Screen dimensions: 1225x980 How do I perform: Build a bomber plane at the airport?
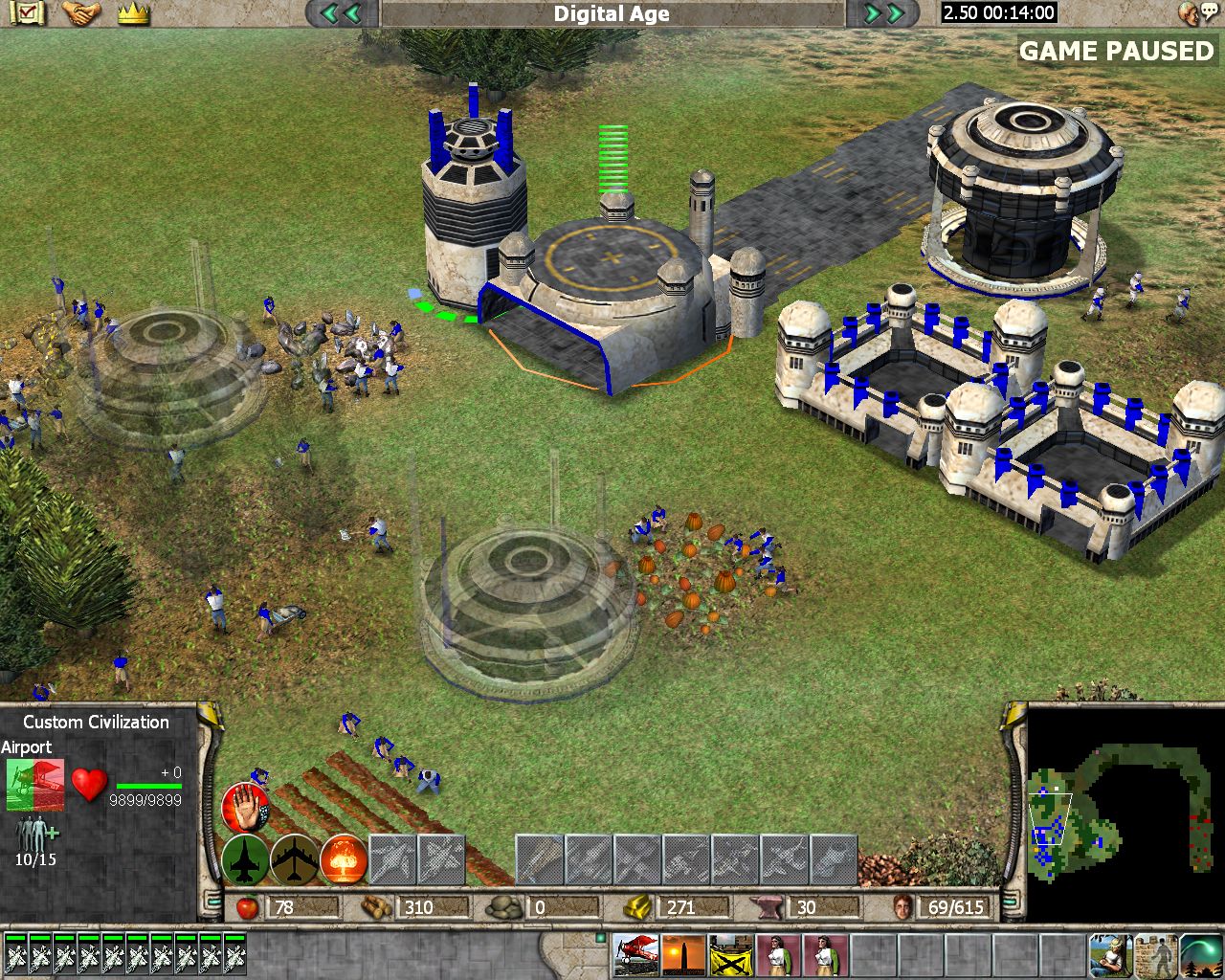click(295, 858)
